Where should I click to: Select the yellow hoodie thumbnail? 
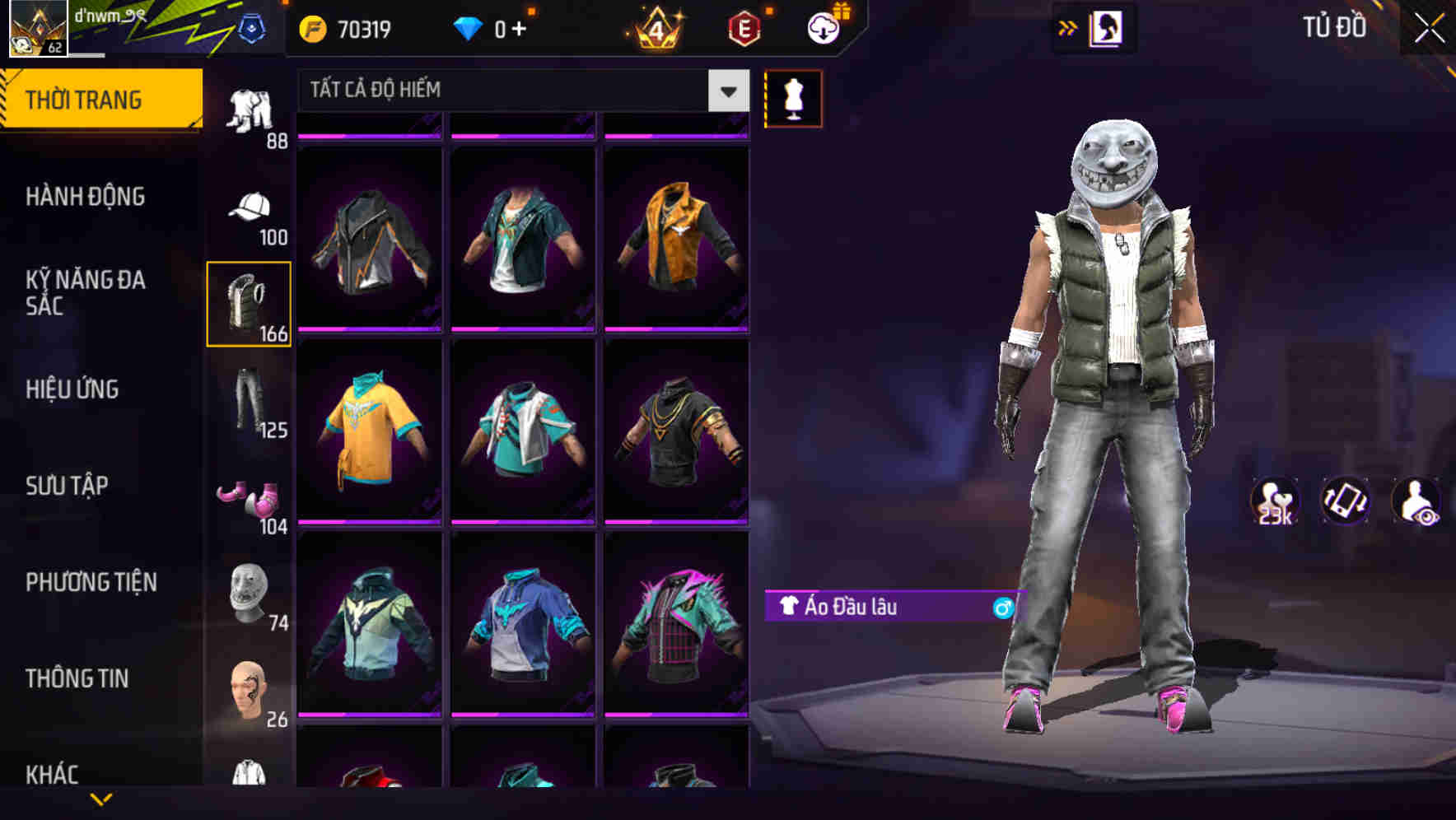coord(371,432)
